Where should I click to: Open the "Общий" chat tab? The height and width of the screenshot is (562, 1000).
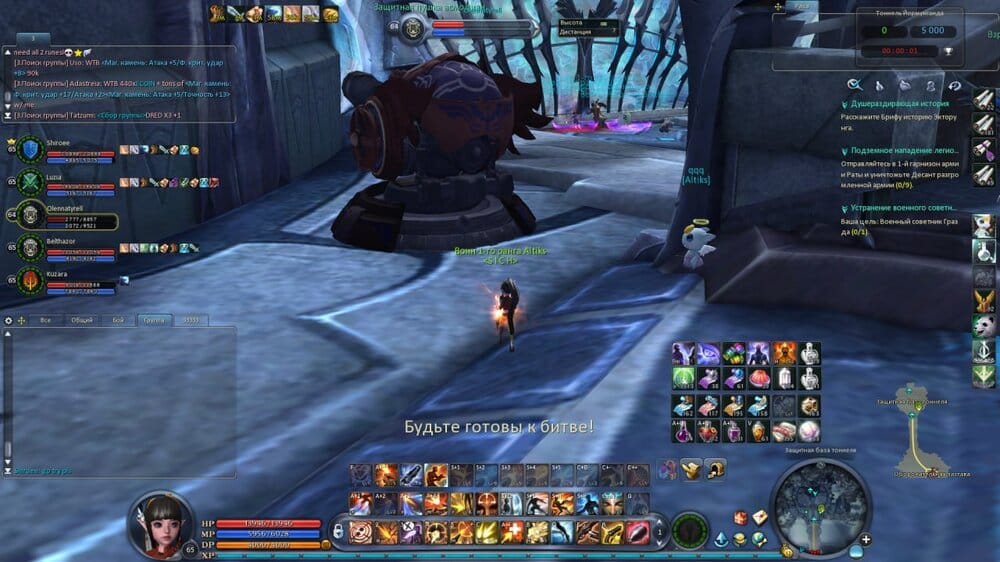tap(82, 320)
